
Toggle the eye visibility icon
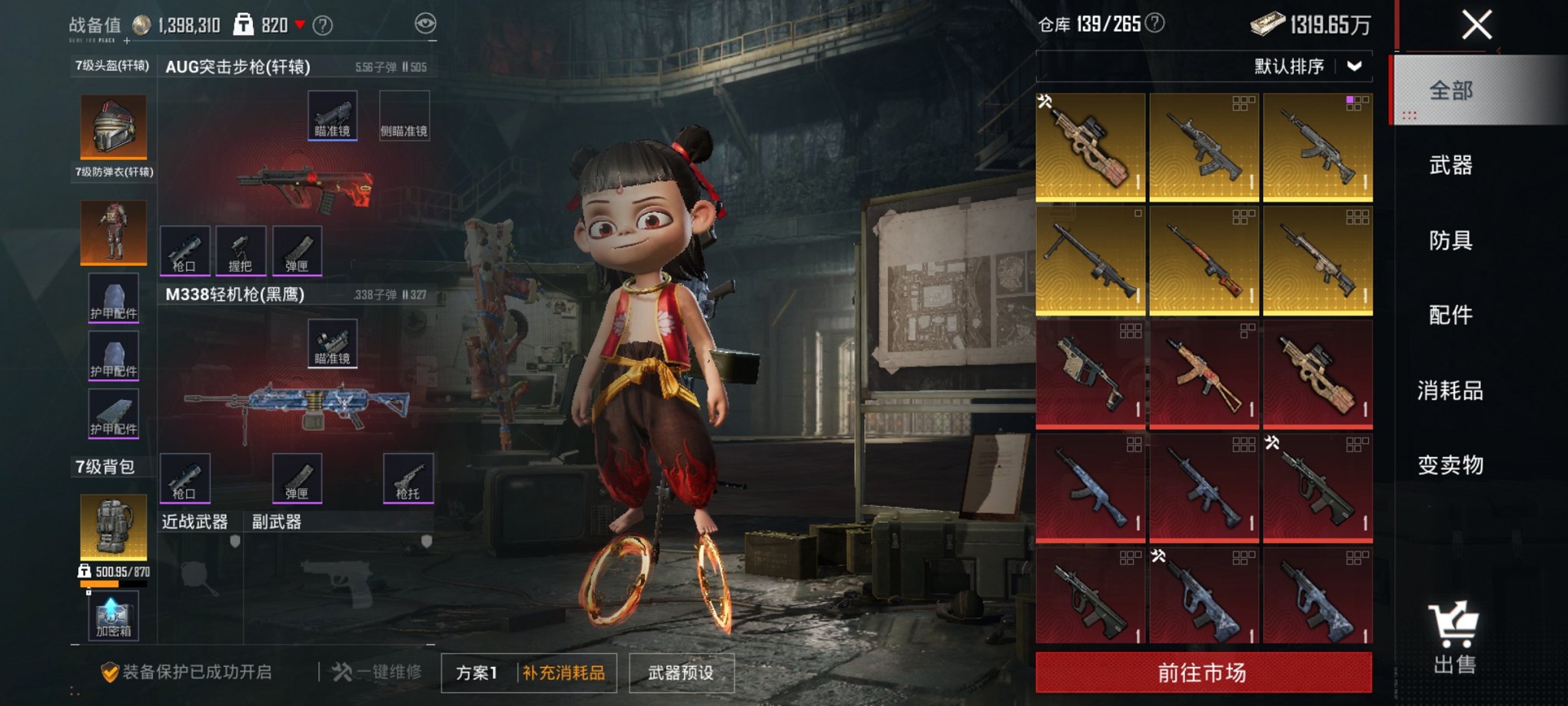coord(425,24)
